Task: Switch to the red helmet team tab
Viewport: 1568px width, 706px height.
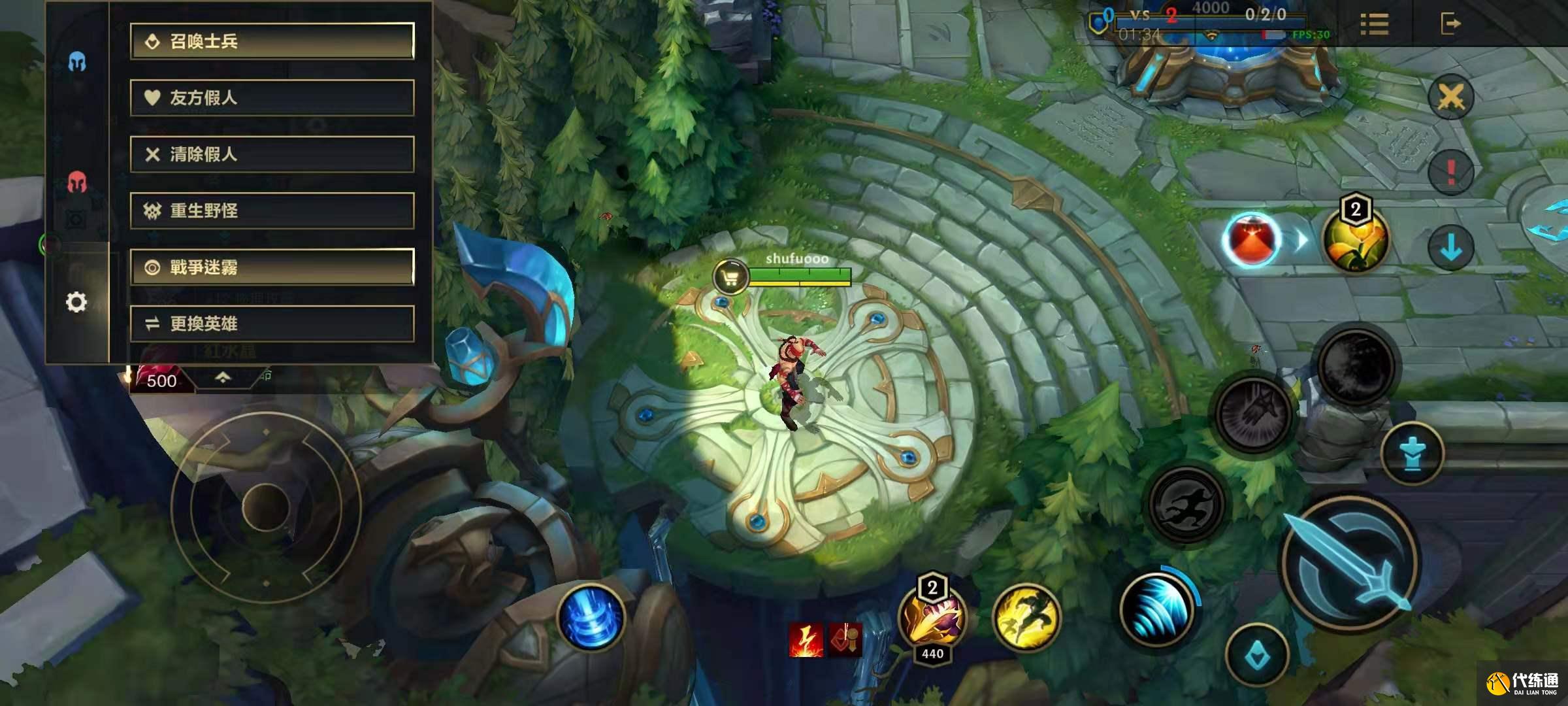Action: coord(77,182)
